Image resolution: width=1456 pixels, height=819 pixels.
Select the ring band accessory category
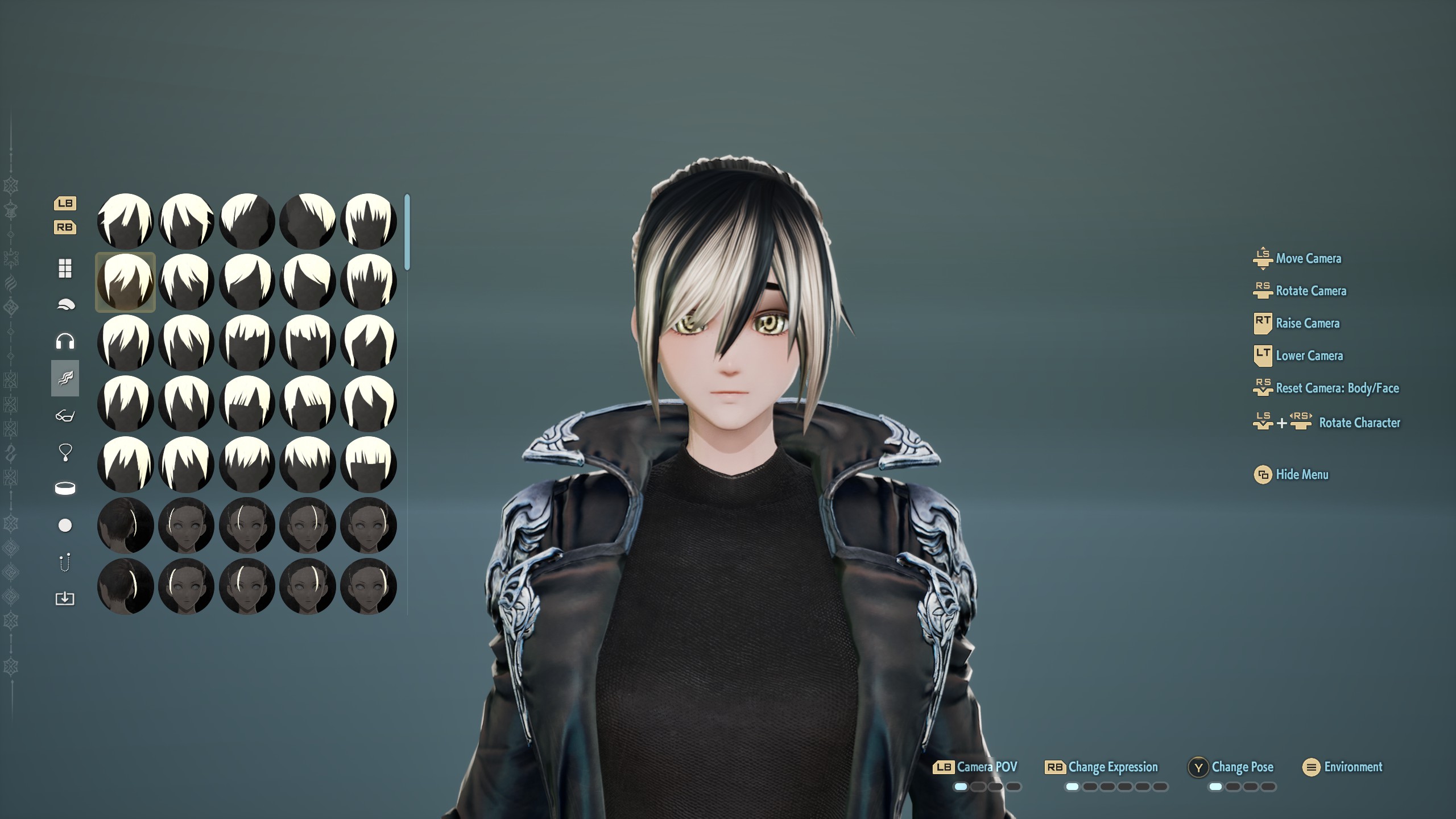65,489
